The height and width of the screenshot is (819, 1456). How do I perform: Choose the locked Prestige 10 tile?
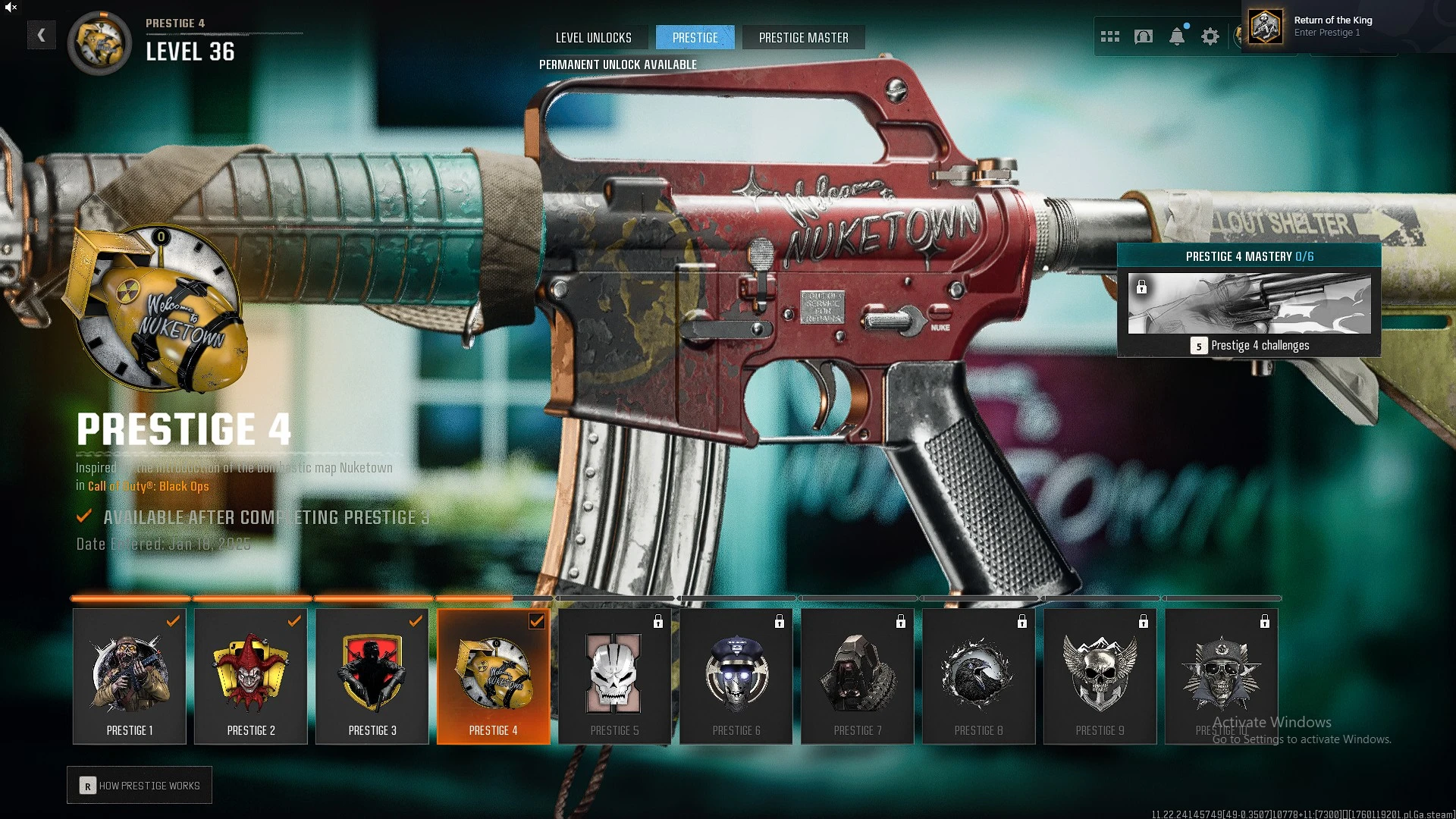coord(1222,676)
